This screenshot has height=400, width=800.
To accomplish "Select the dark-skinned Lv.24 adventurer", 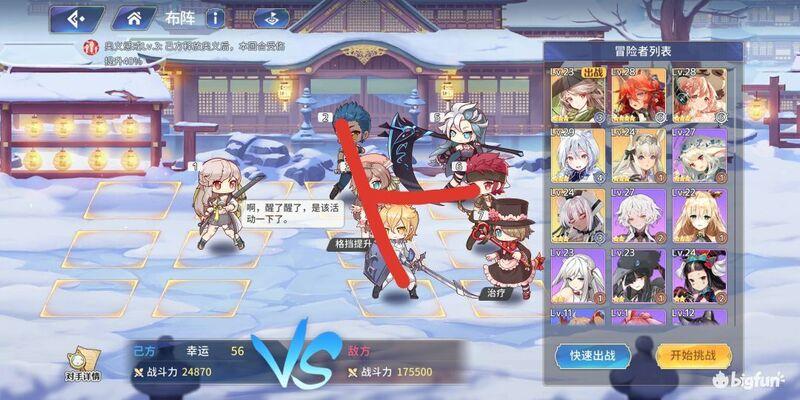I will pyautogui.click(x=577, y=215).
